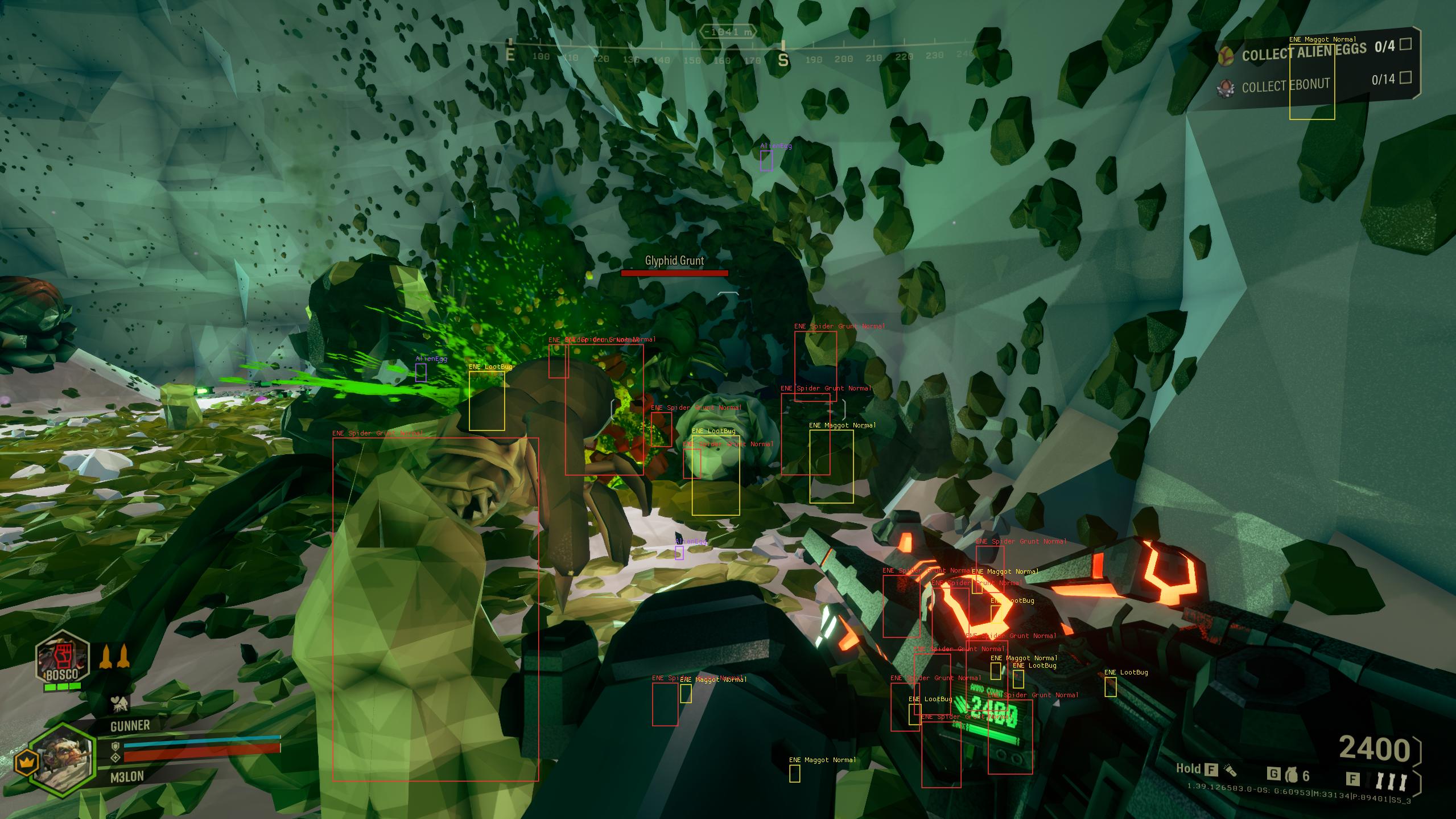This screenshot has height=819, width=1456.
Task: Click the flashlight icon beside Hold F
Action: 1231,772
